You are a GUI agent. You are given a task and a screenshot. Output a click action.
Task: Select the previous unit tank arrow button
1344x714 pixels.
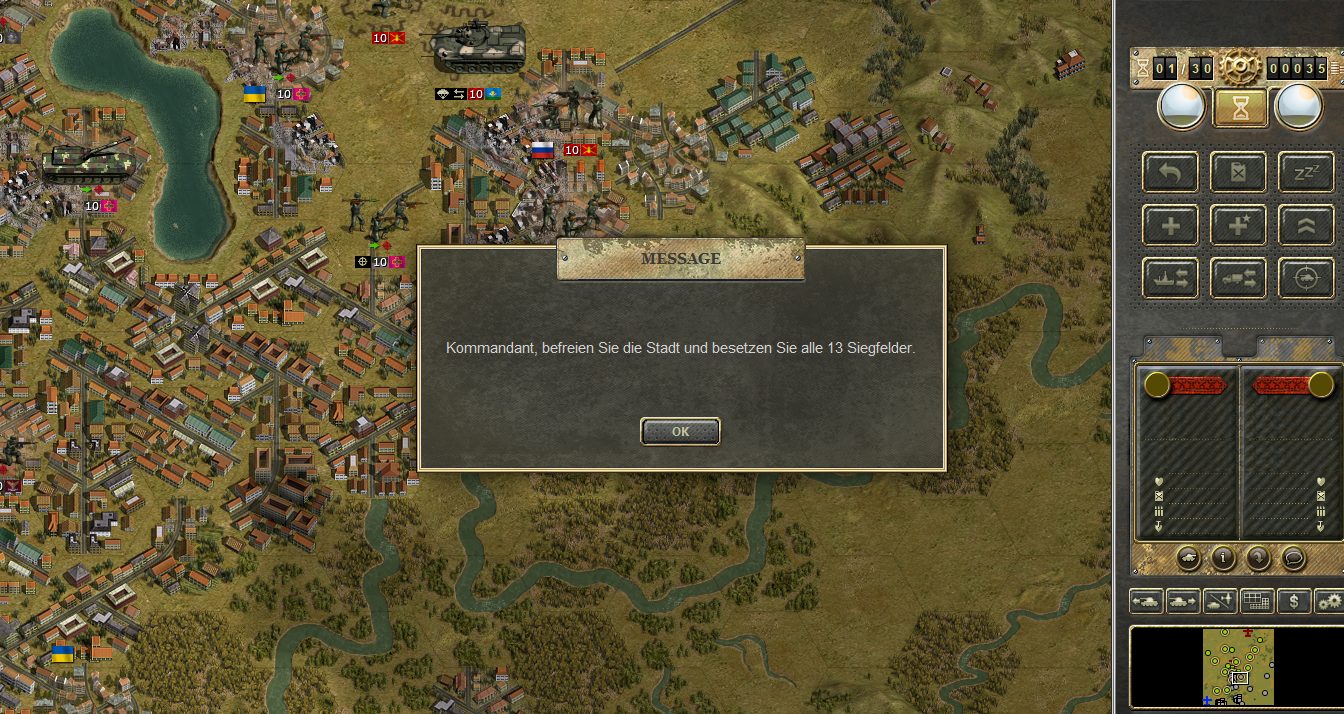click(x=1146, y=601)
